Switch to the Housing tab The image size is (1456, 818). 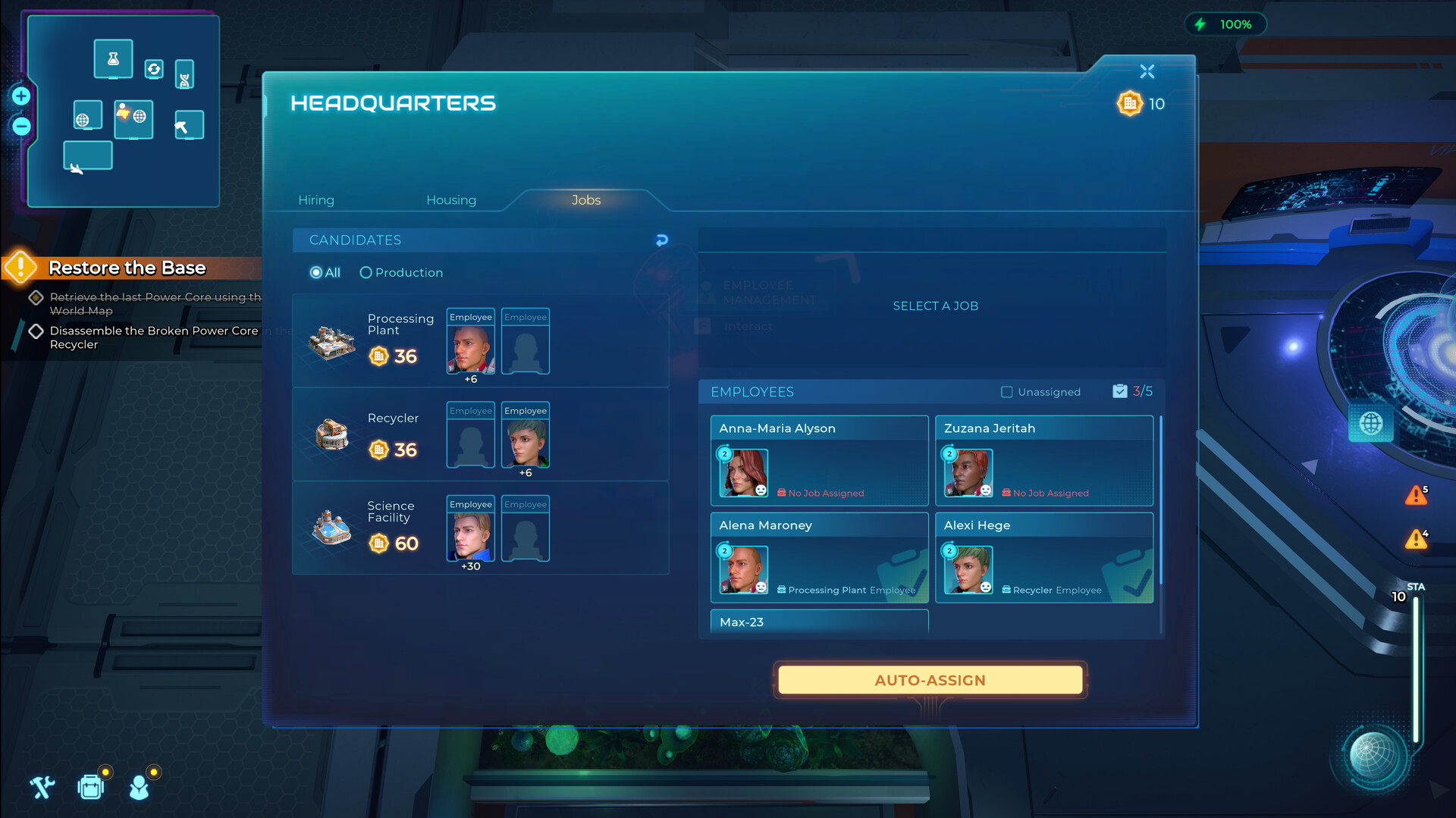point(451,199)
